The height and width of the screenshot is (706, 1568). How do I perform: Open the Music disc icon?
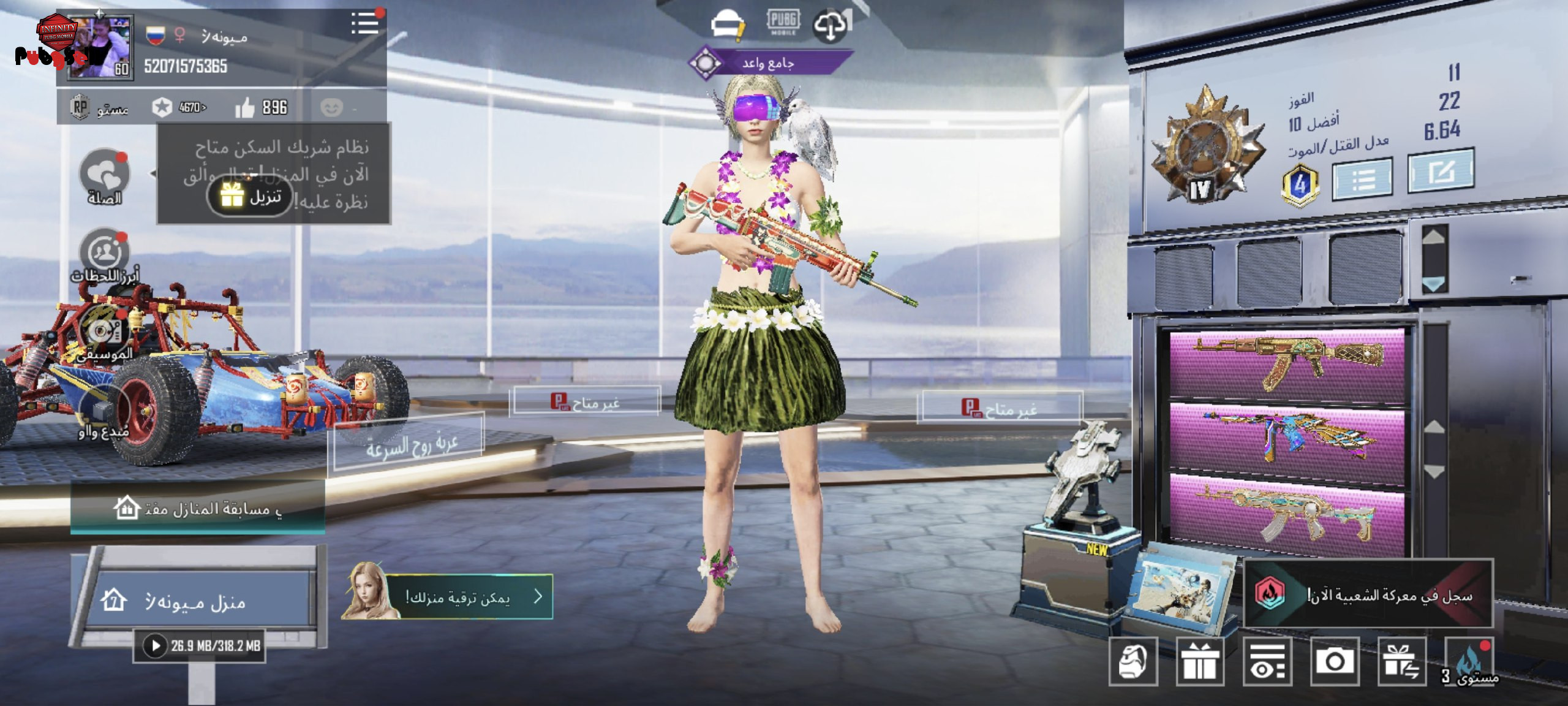105,332
